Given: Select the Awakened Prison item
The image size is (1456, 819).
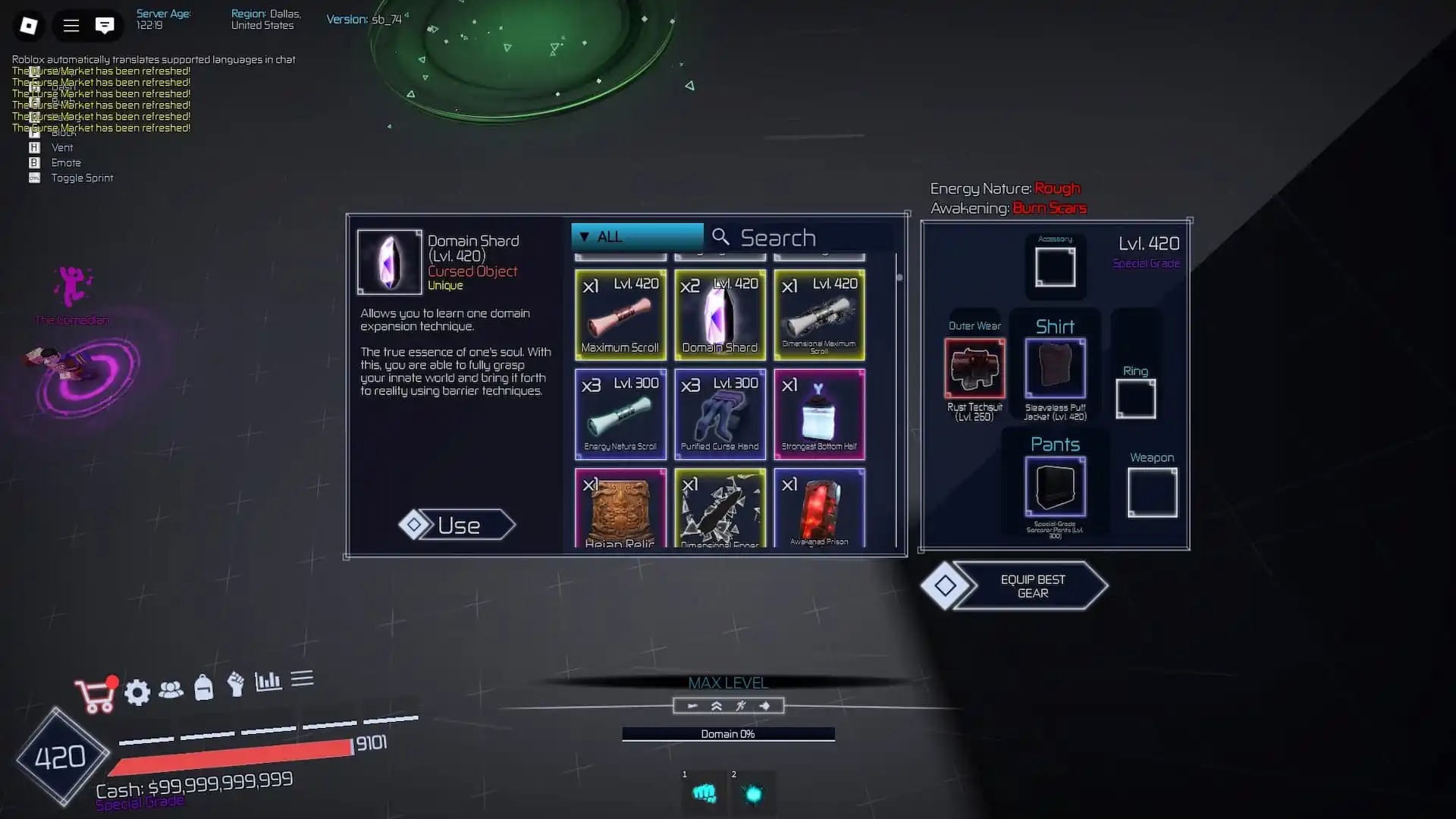Looking at the screenshot, I should point(819,507).
